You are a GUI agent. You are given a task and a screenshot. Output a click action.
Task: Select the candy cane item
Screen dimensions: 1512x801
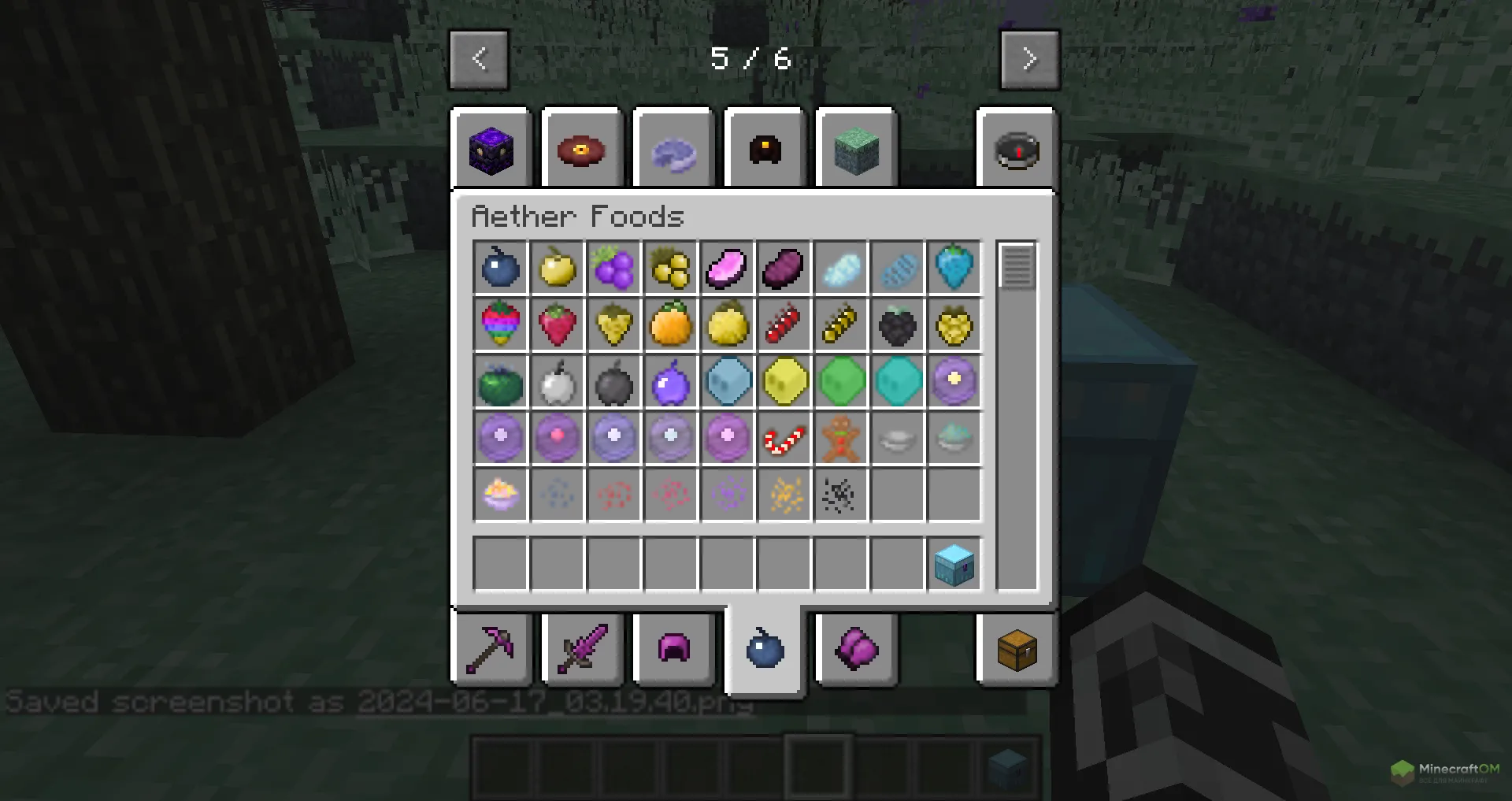(784, 438)
